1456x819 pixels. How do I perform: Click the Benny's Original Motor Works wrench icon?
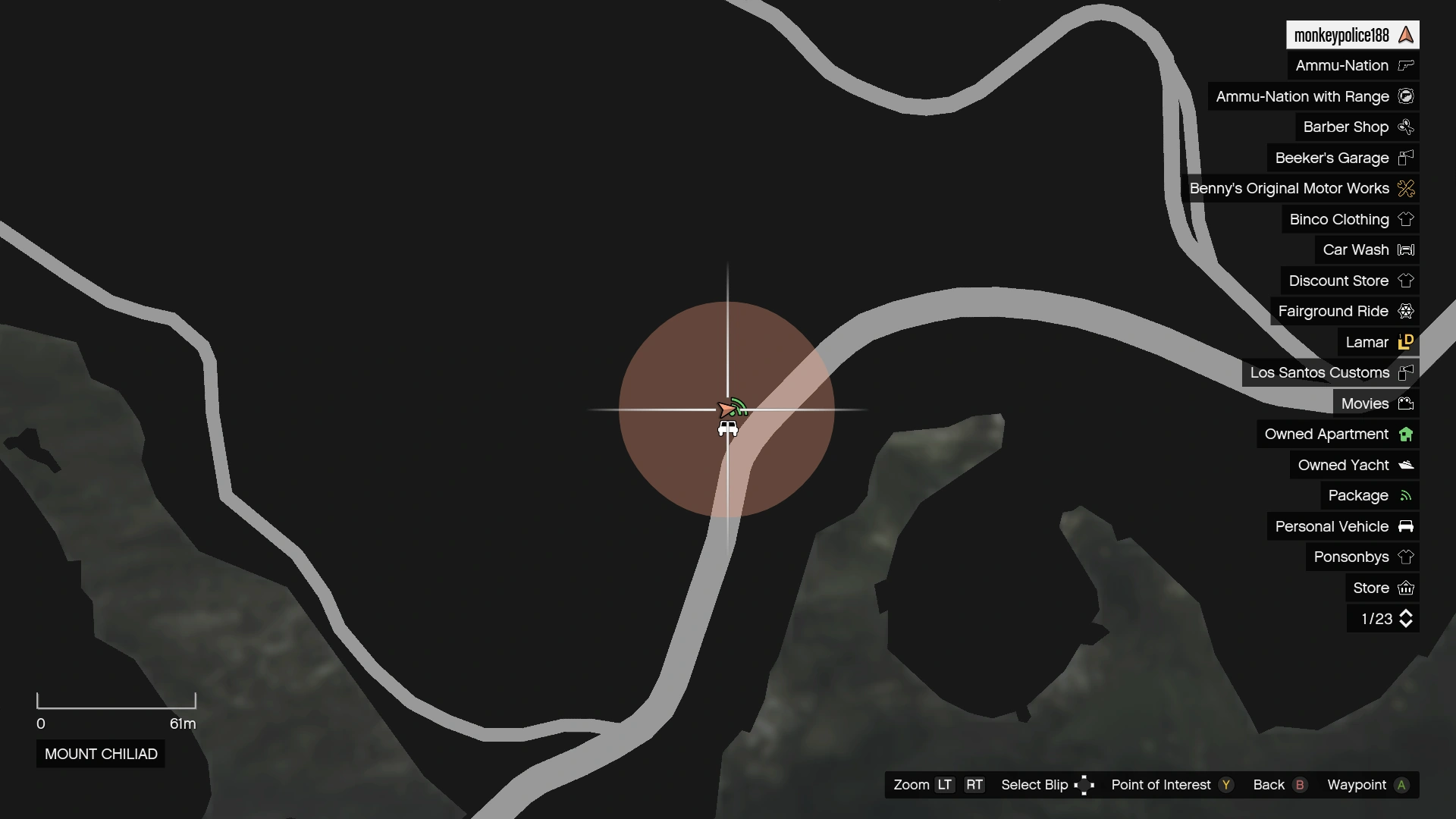1407,188
